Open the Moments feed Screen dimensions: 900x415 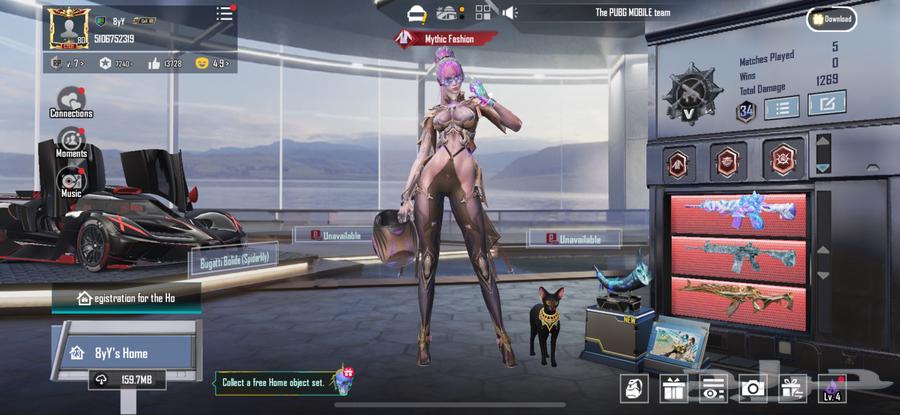point(71,143)
